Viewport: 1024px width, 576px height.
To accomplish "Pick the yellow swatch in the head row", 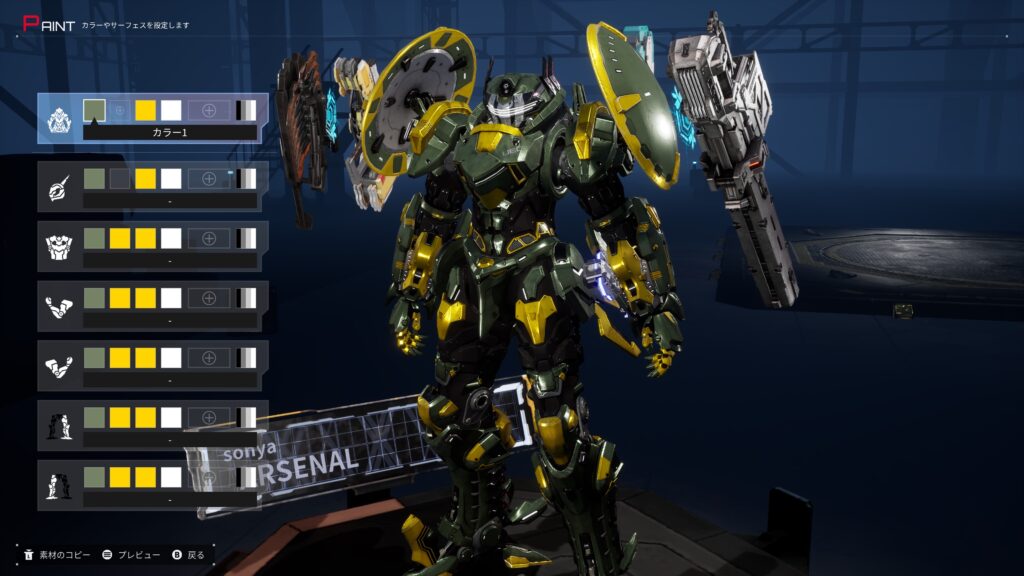I will [x=145, y=179].
